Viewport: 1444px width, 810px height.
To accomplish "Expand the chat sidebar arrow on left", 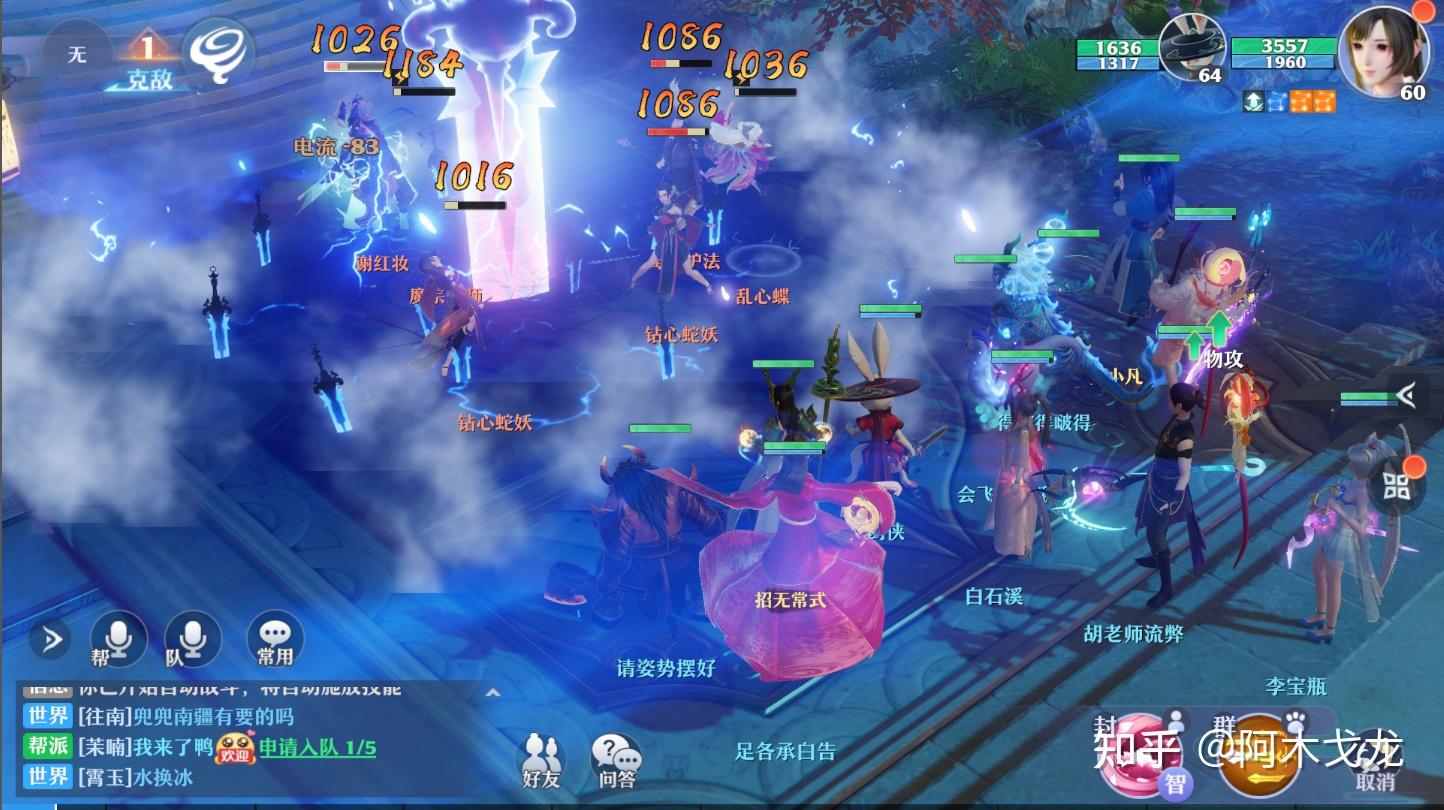I will coord(50,640).
